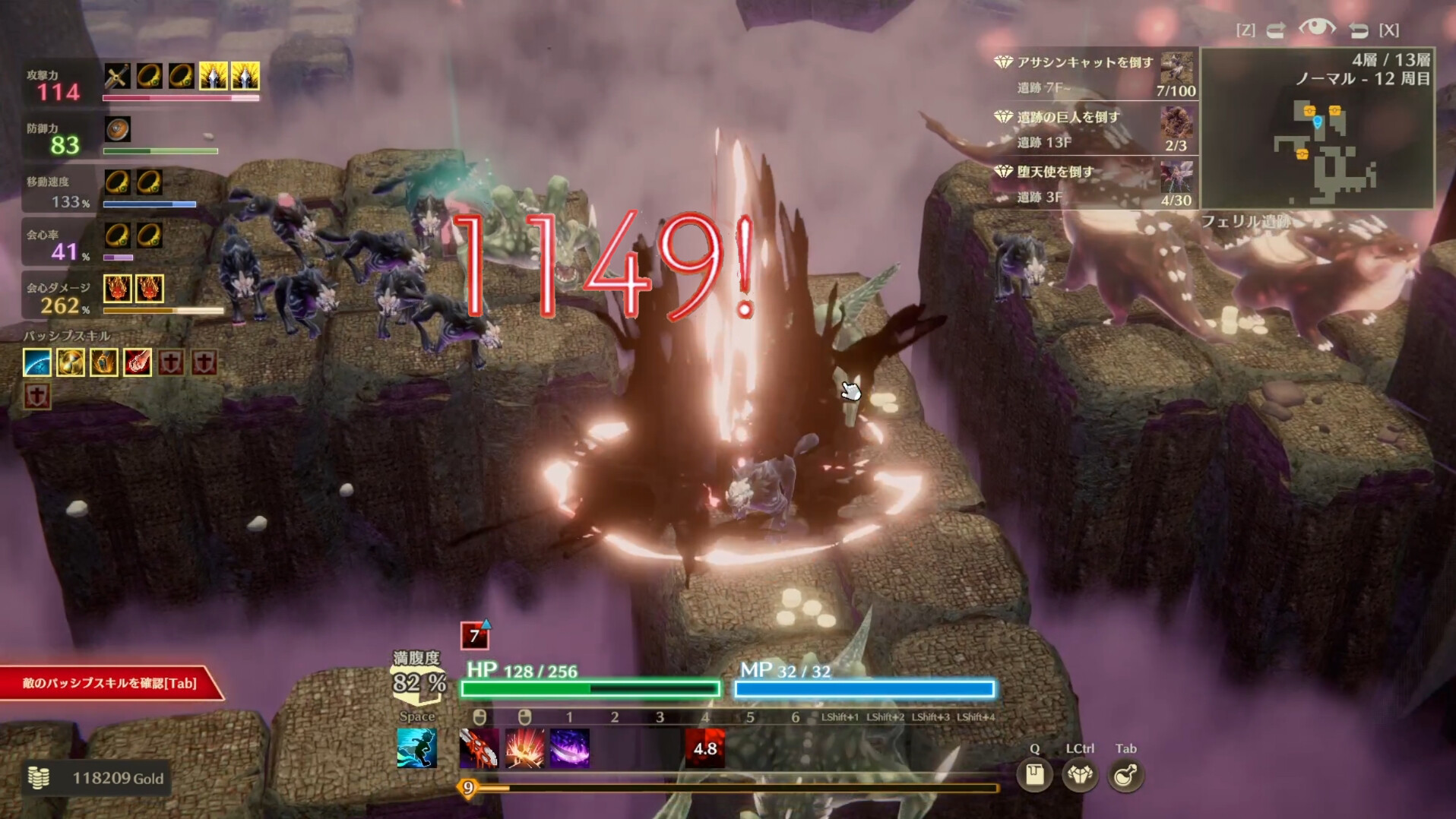This screenshot has height=819, width=1456.
Task: Cast the purple crescent slash skill
Action: (569, 748)
